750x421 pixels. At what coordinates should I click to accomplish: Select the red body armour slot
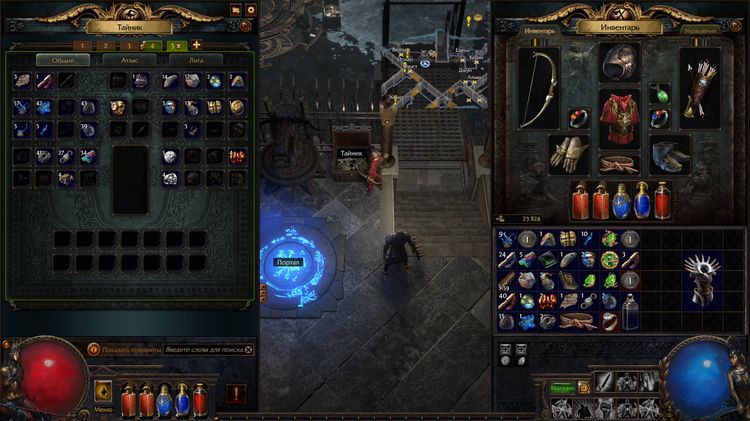pyautogui.click(x=619, y=118)
